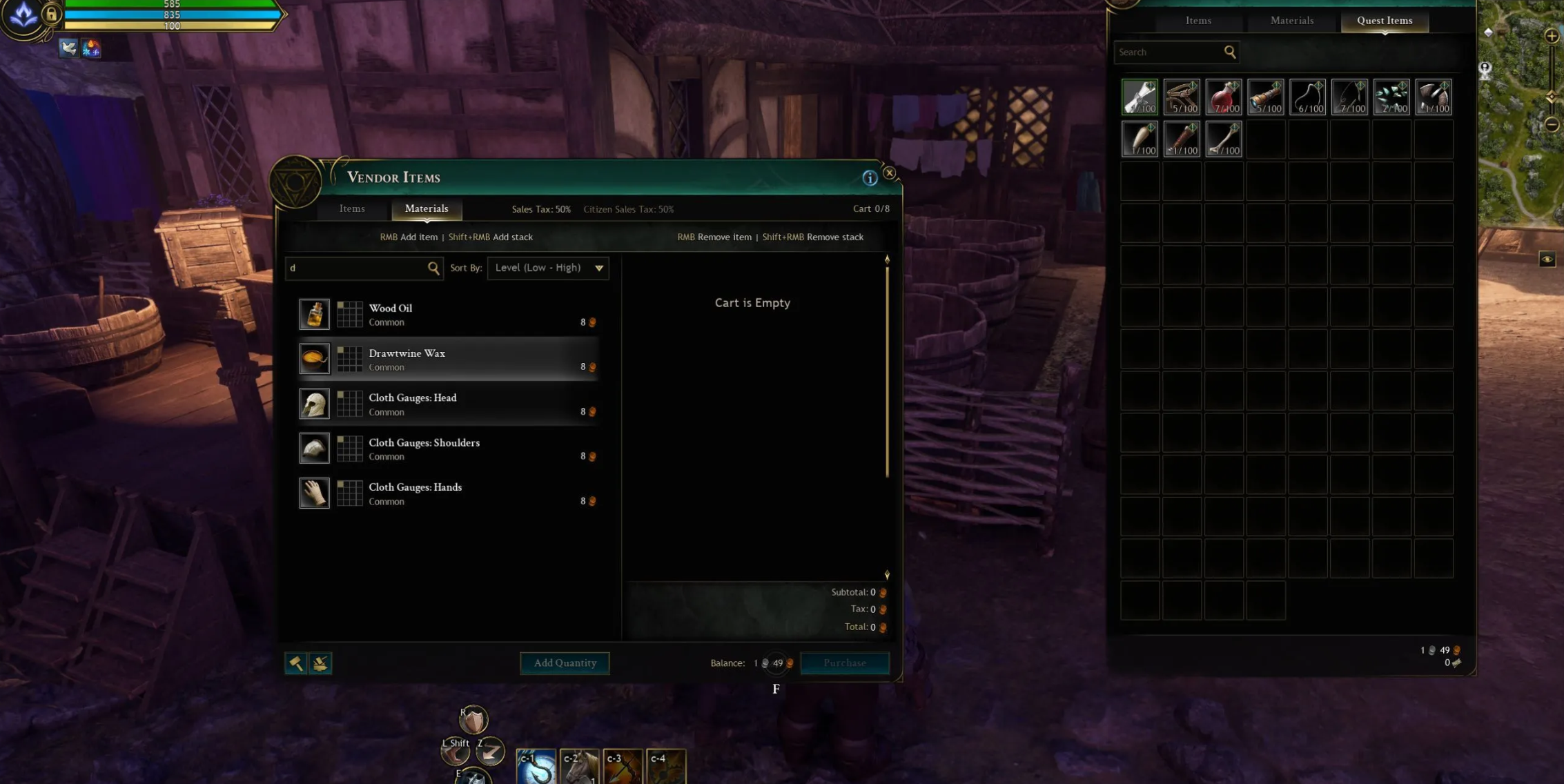Pick Cloth Gauges: Head material
This screenshot has width=1564, height=784.
448,404
